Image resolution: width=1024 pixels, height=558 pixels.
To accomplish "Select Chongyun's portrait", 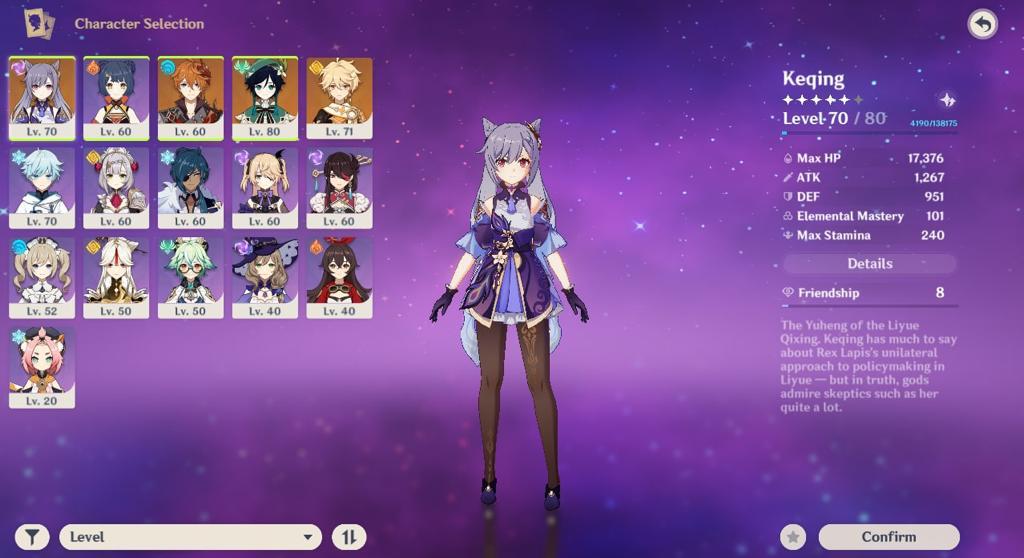I will tap(41, 187).
